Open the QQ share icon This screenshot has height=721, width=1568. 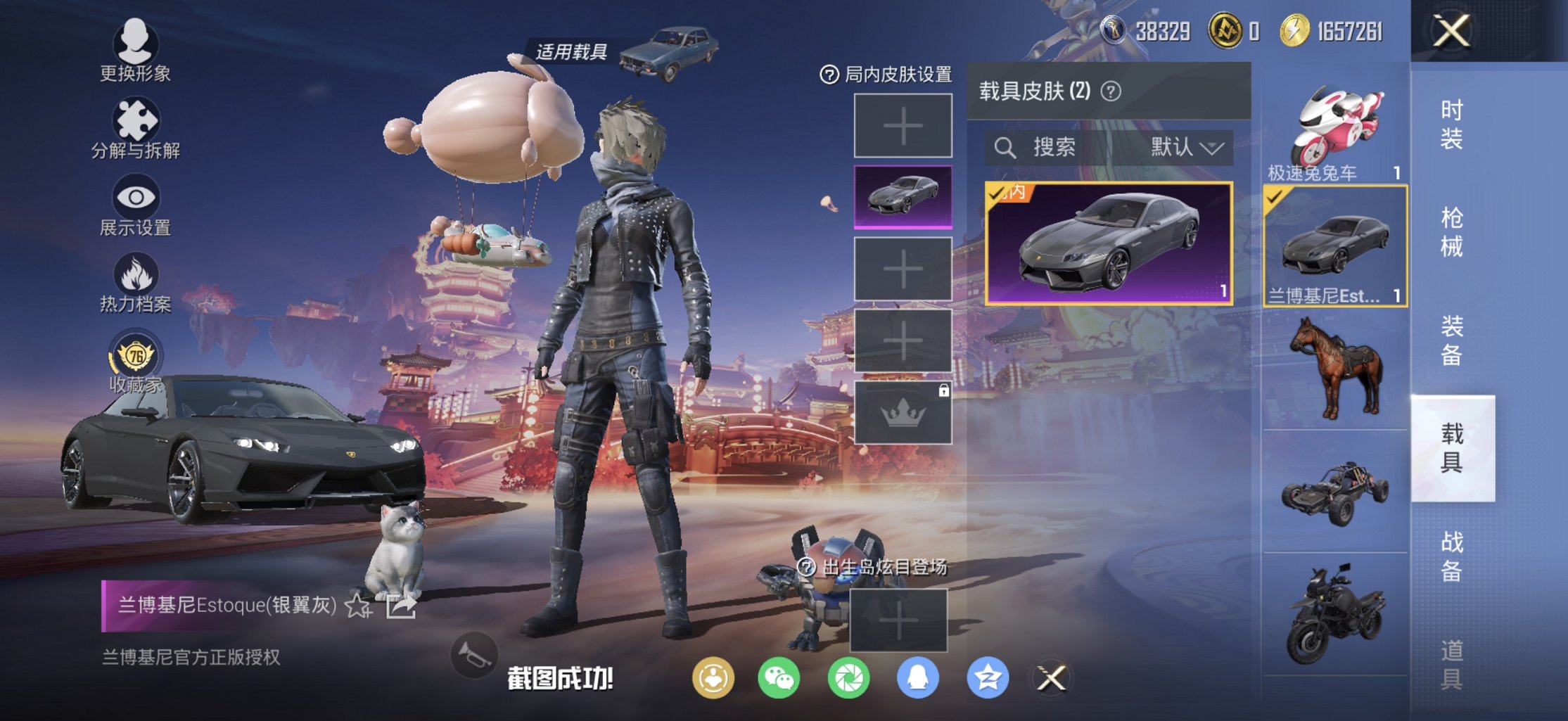click(917, 677)
